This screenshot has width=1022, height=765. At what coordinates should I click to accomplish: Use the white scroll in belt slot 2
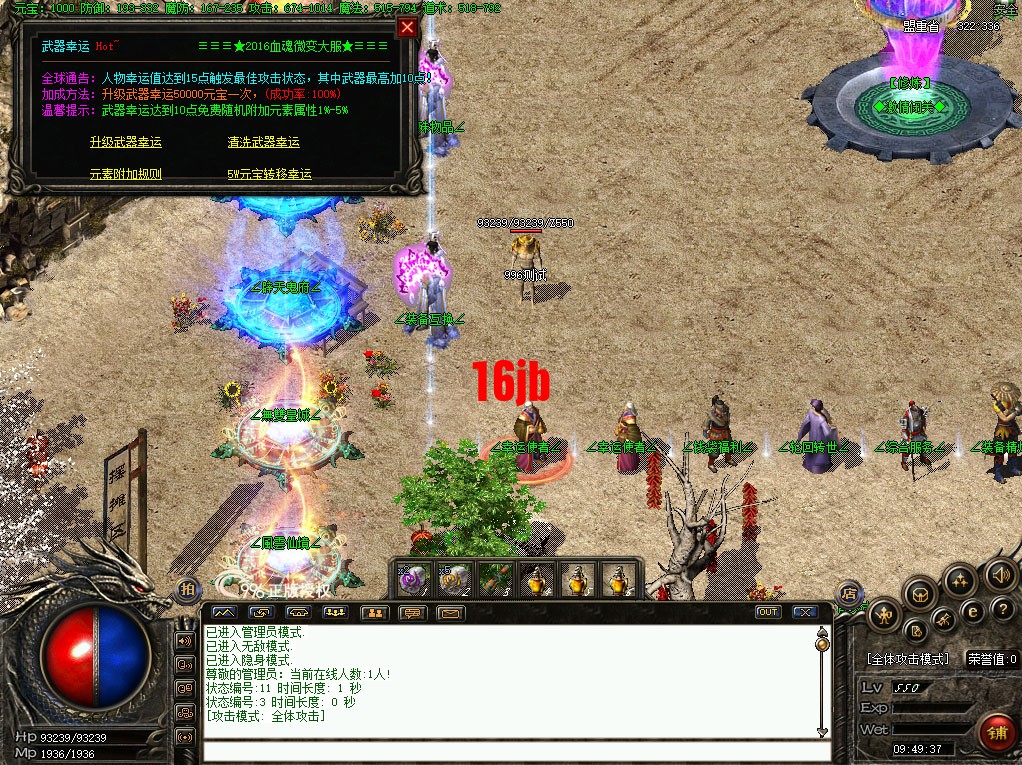tap(454, 579)
